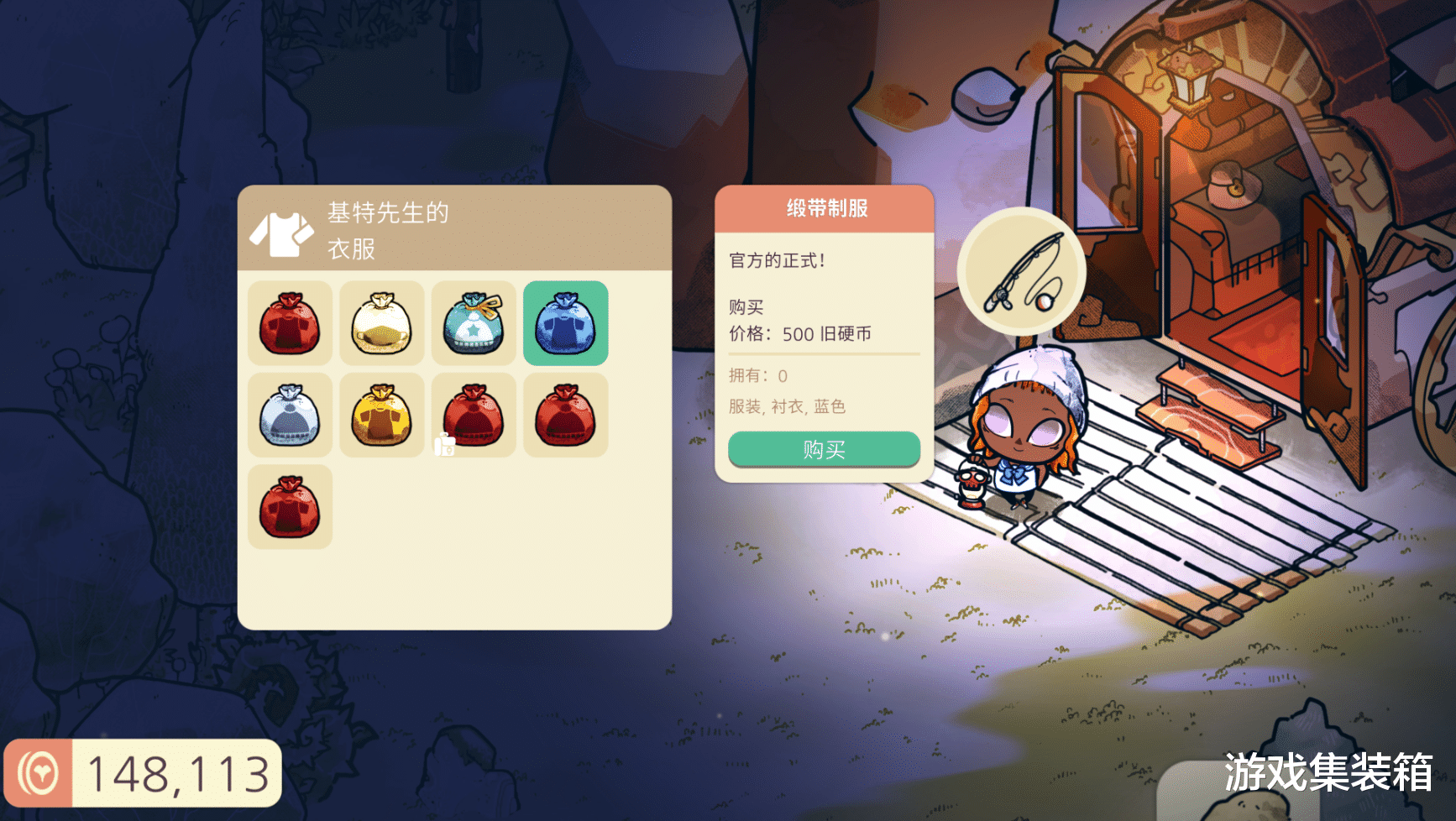1456x821 pixels.
Task: Select the last red bag in second row
Action: [x=566, y=416]
